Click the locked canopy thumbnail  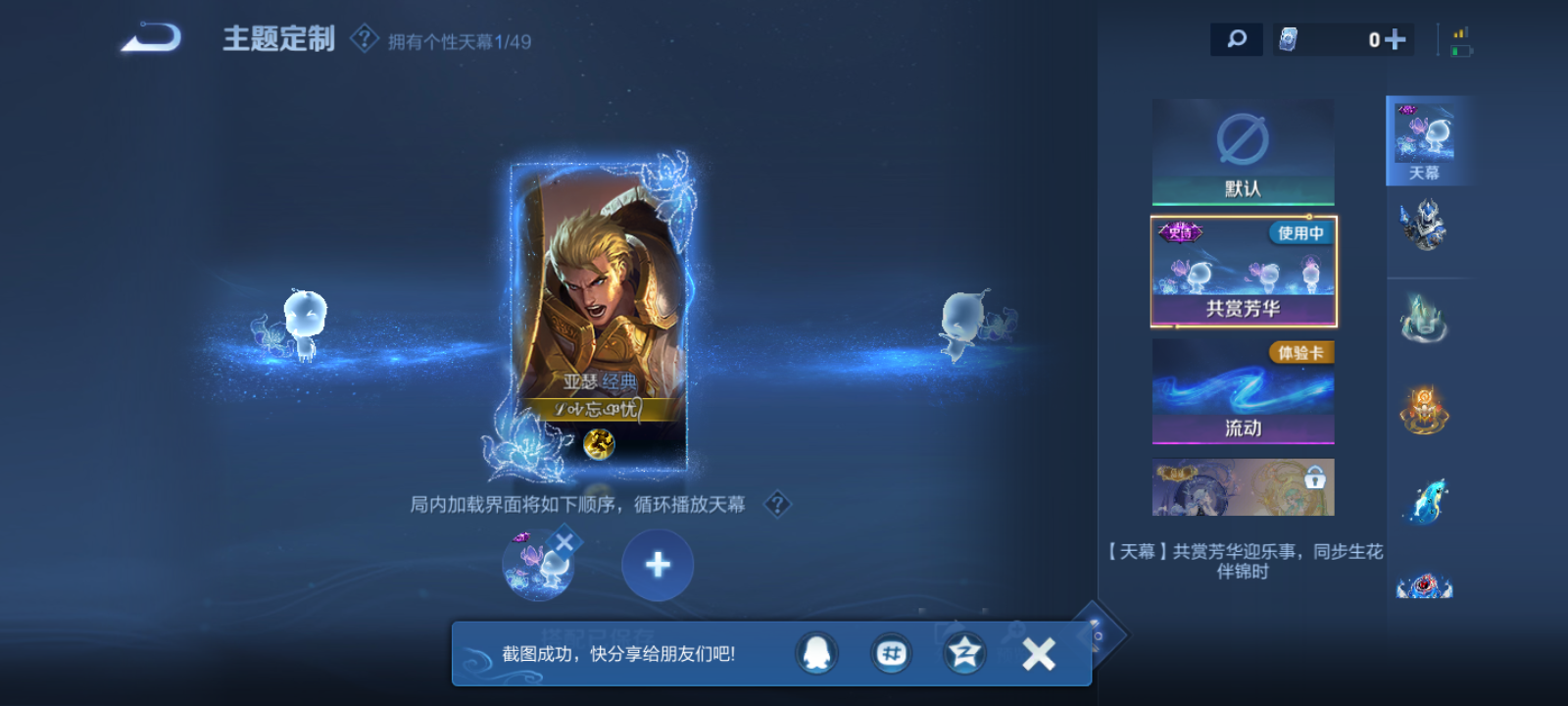[x=1243, y=487]
